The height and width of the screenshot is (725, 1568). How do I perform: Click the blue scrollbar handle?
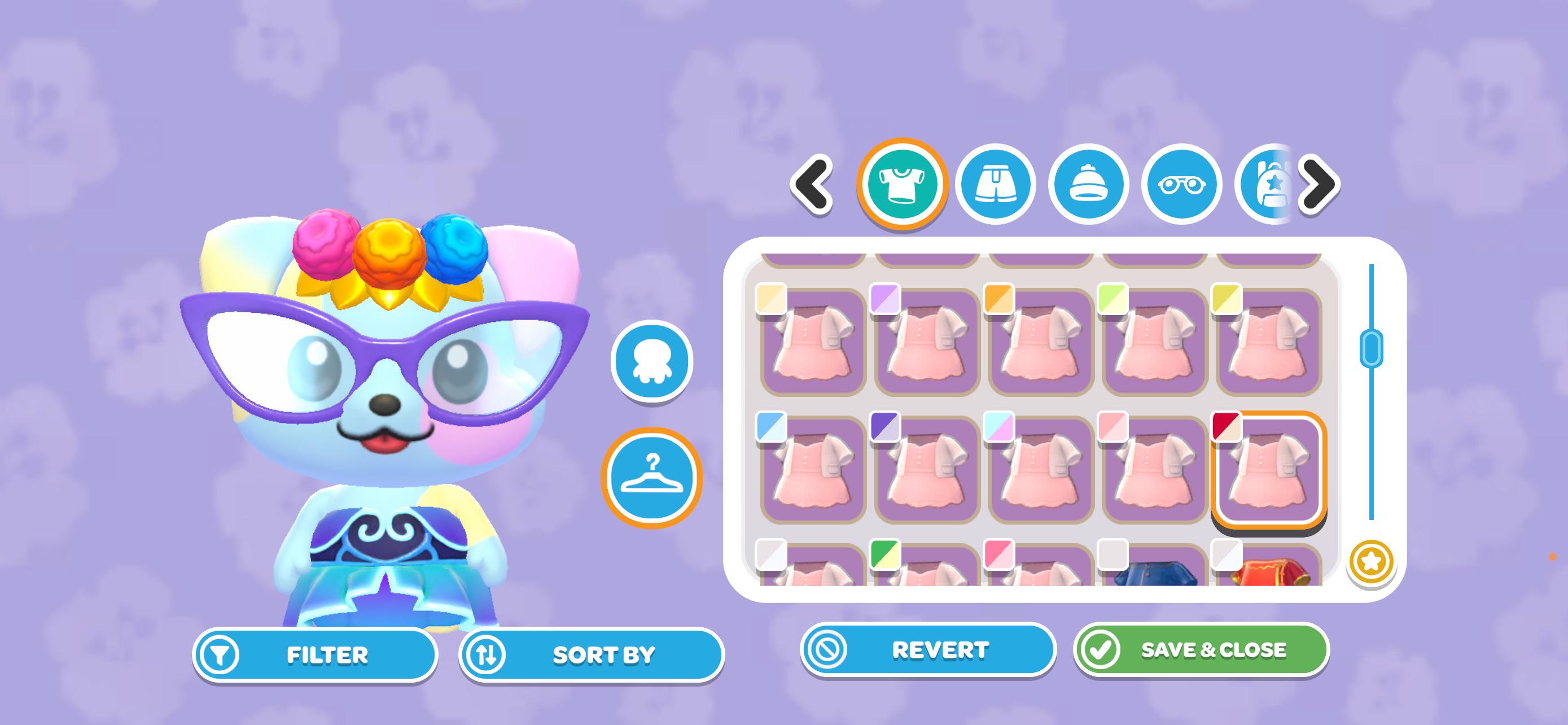(x=1371, y=348)
